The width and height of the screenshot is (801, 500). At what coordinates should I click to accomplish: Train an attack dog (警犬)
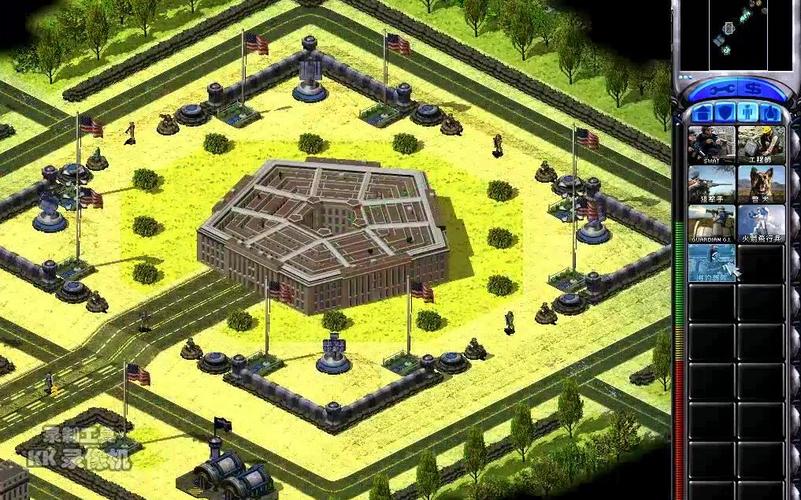click(x=761, y=185)
